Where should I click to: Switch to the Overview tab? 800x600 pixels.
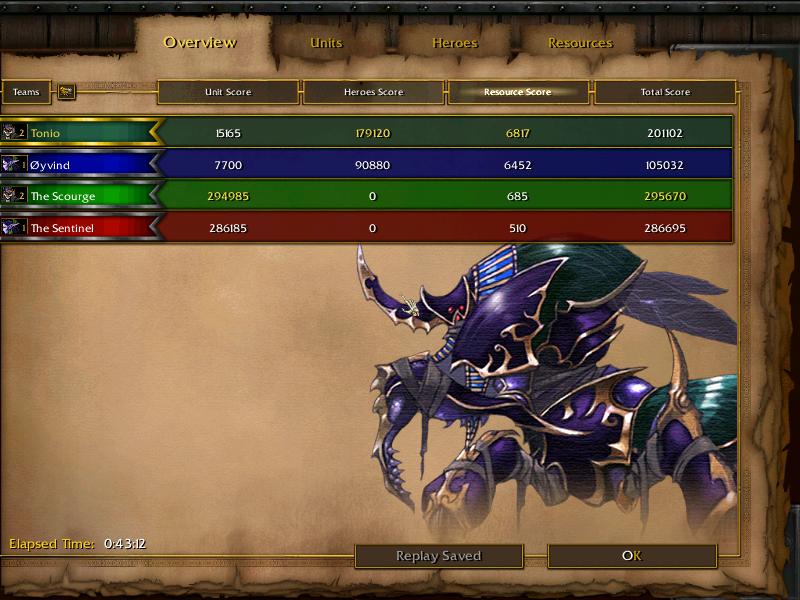200,42
